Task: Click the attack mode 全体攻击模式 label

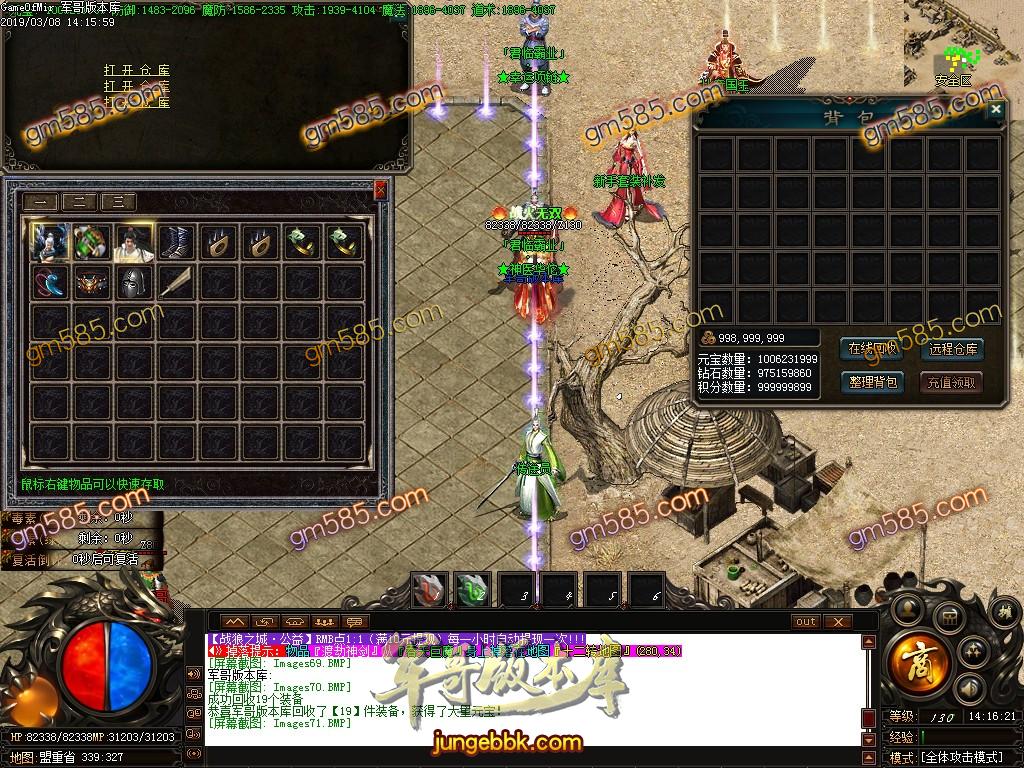Action: tap(961, 758)
